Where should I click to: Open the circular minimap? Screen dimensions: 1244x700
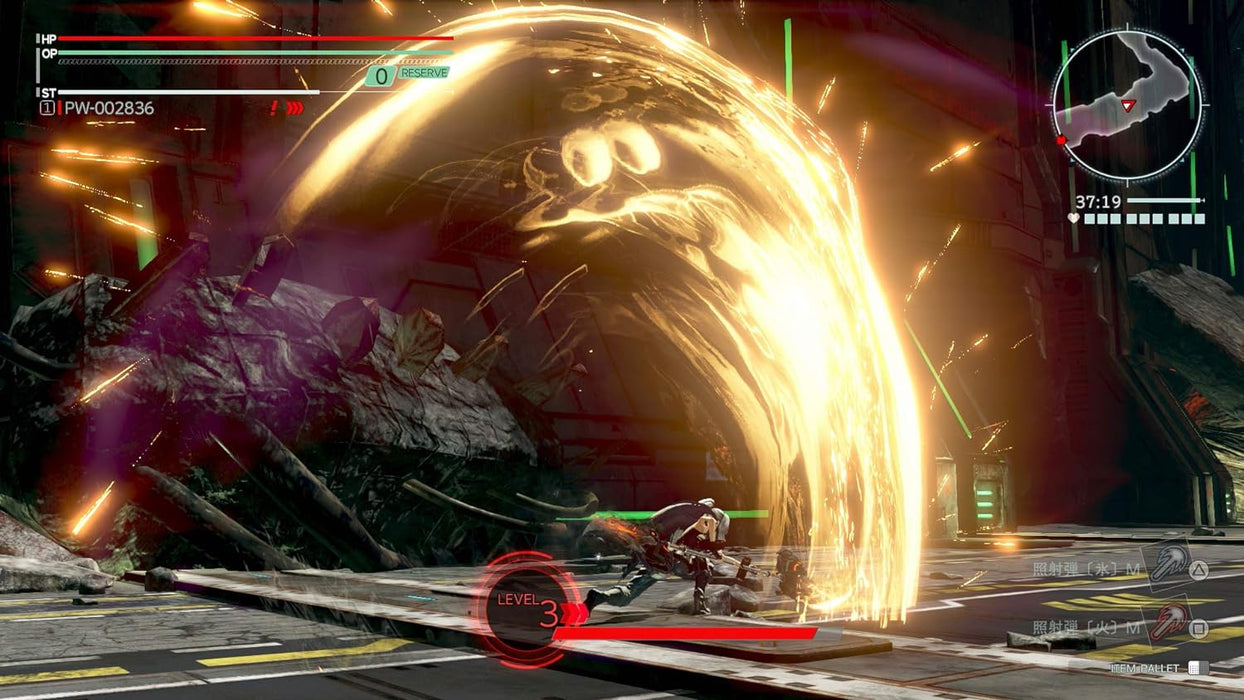(1126, 105)
